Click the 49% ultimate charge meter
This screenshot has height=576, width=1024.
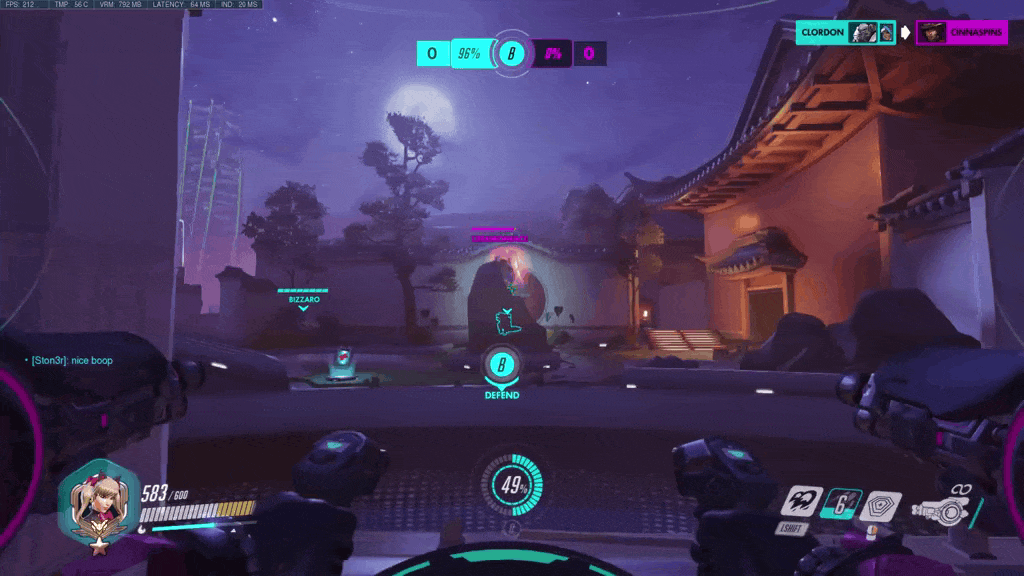[x=513, y=487]
